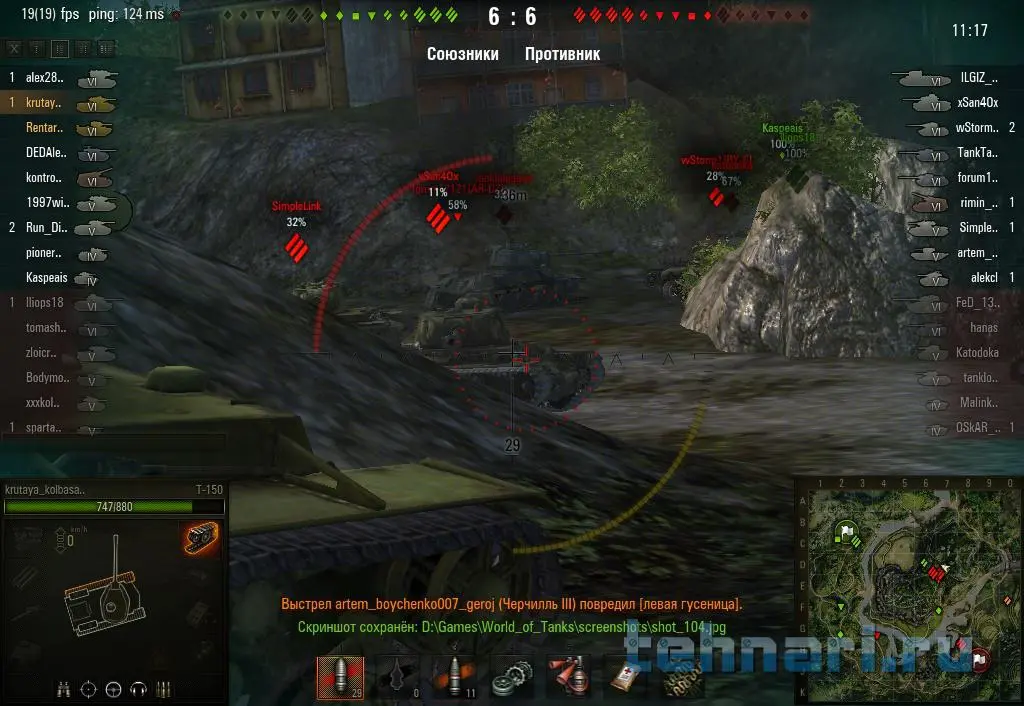1024x706 pixels.
Task: Click the gunner crosshair crew icon
Action: click(x=89, y=688)
